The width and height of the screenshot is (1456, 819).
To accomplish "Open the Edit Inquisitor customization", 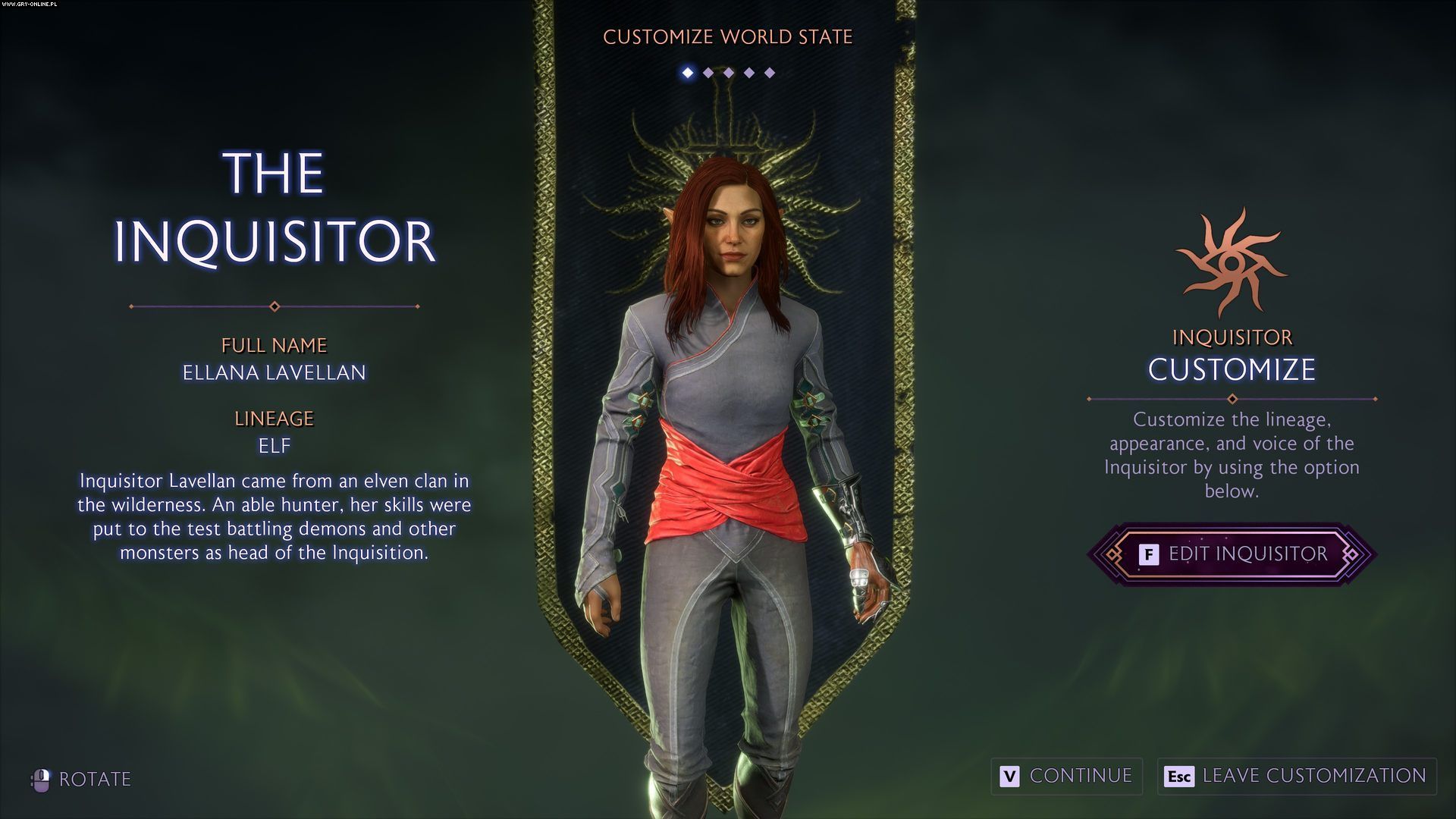I will point(1232,554).
